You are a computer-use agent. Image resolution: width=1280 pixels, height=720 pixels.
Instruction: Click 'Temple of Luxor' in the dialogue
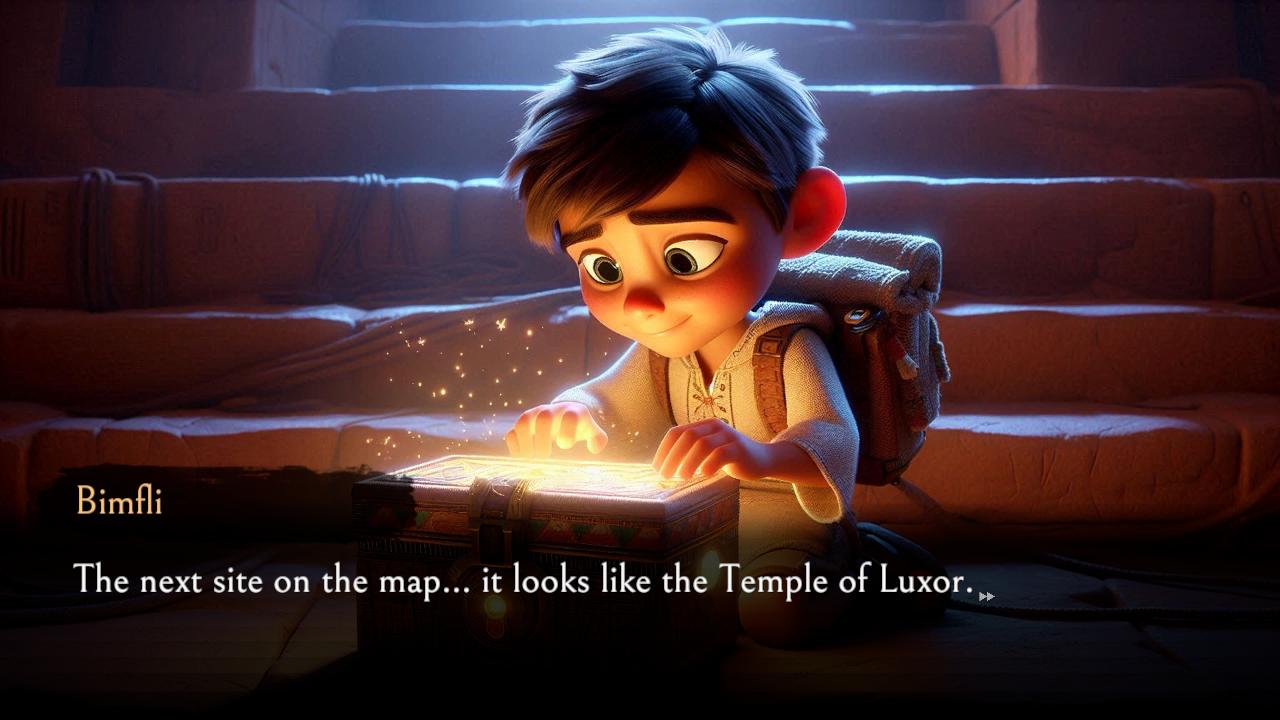tap(840, 579)
